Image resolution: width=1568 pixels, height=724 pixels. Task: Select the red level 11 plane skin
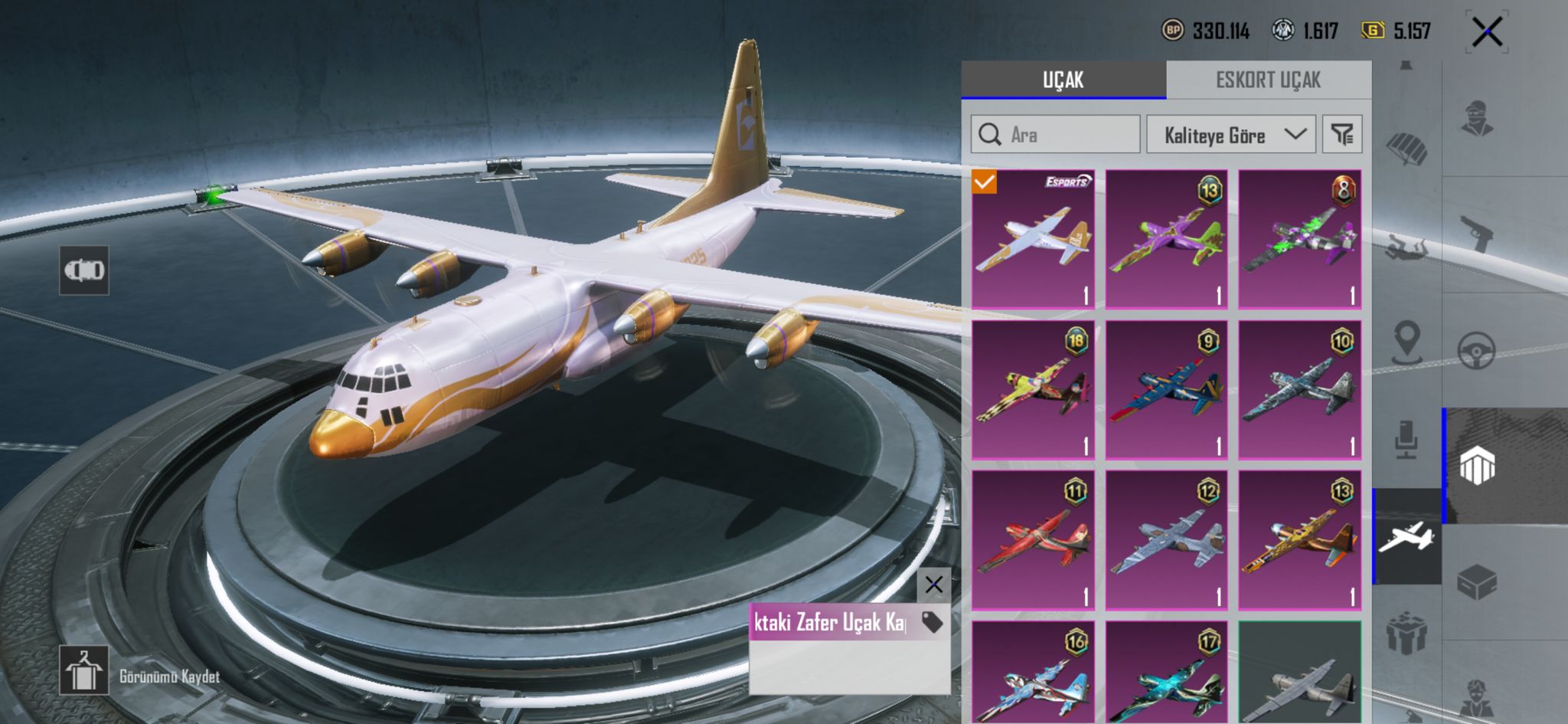[x=1033, y=540]
